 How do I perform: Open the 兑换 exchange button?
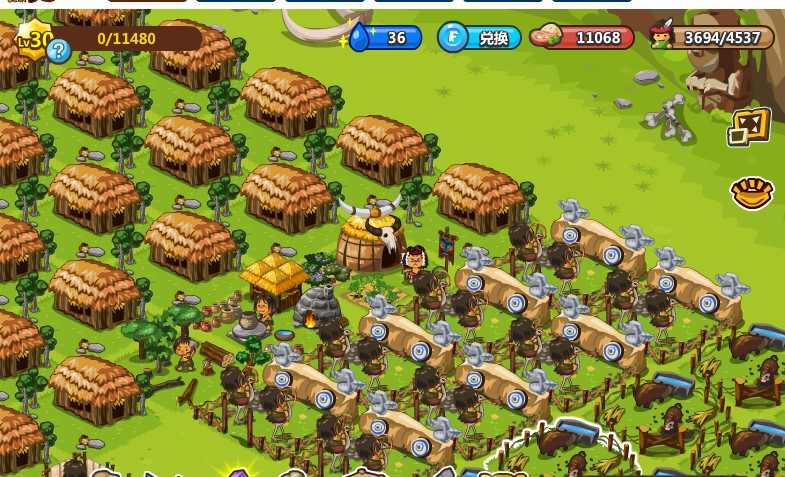481,38
